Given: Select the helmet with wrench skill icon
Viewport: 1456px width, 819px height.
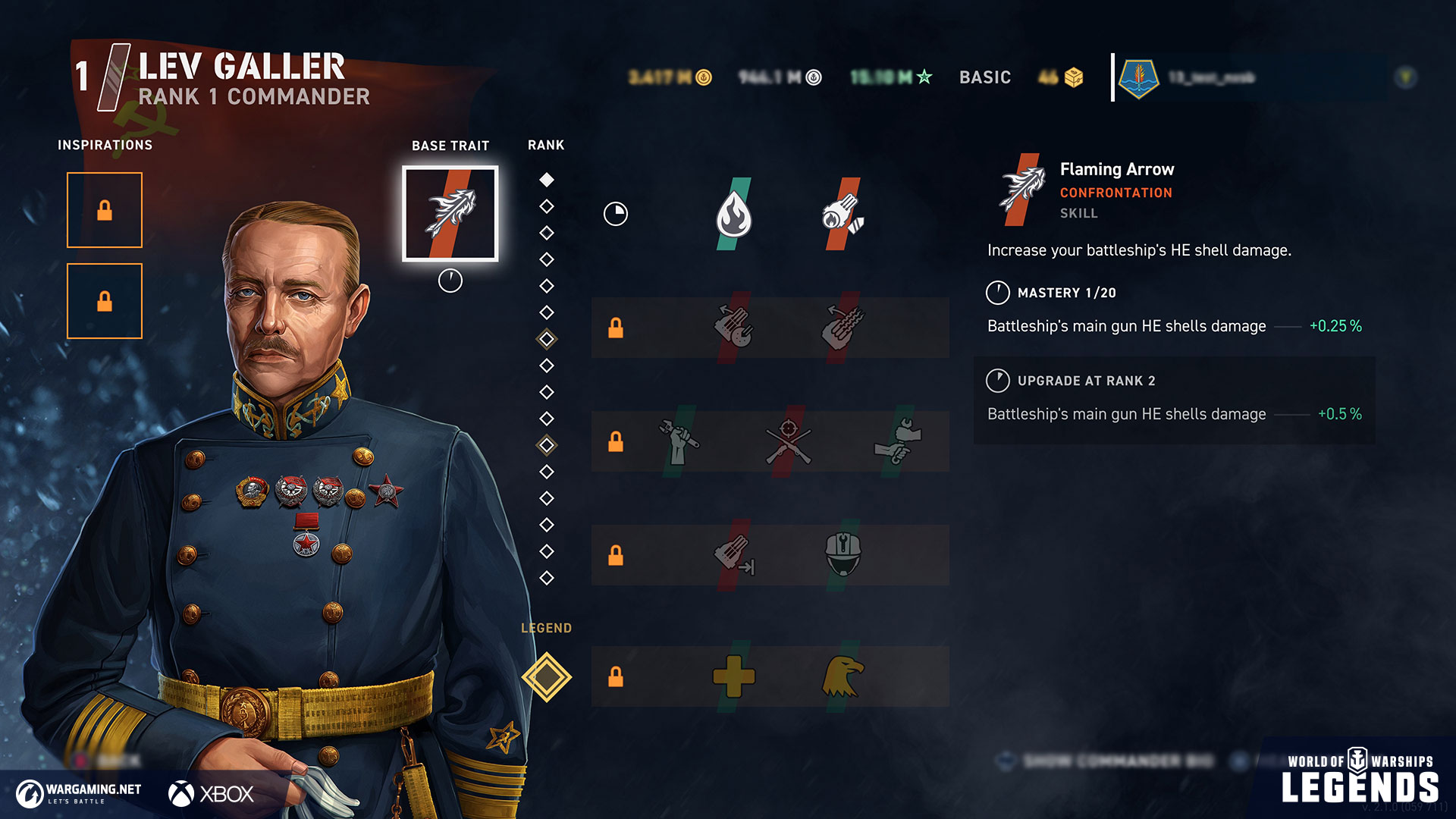Looking at the screenshot, I should [x=843, y=554].
